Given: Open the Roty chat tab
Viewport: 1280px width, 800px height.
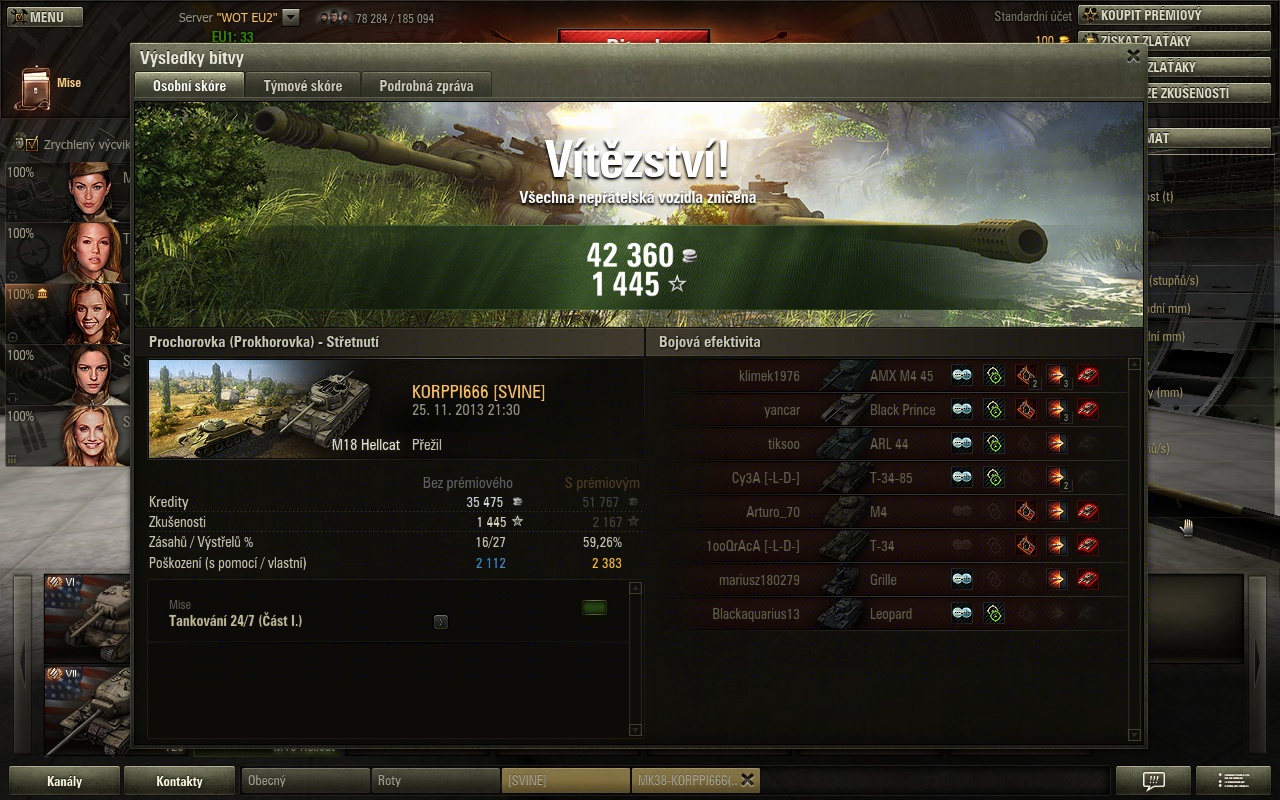Looking at the screenshot, I should pyautogui.click(x=435, y=781).
